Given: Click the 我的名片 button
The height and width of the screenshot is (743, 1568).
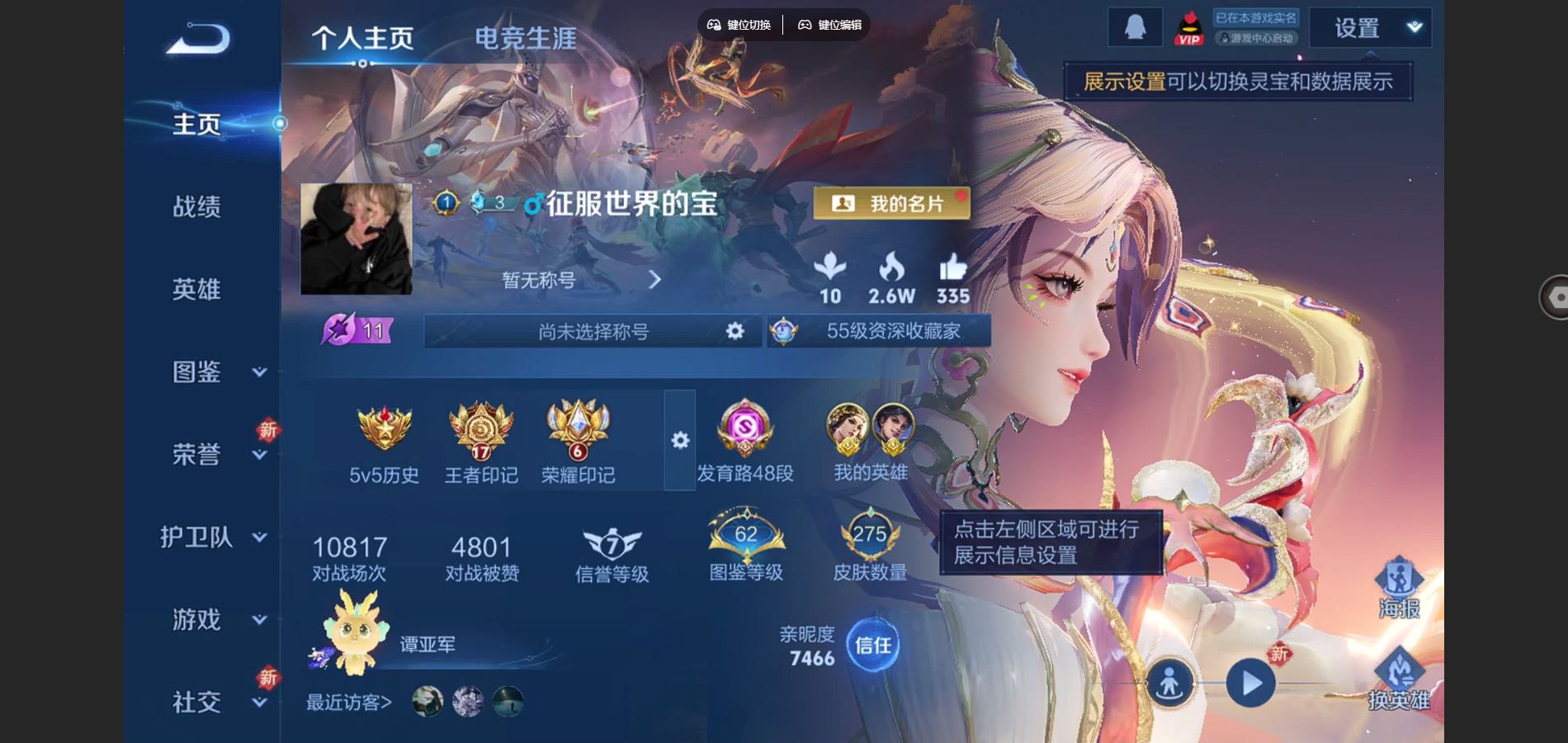Looking at the screenshot, I should pos(891,202).
